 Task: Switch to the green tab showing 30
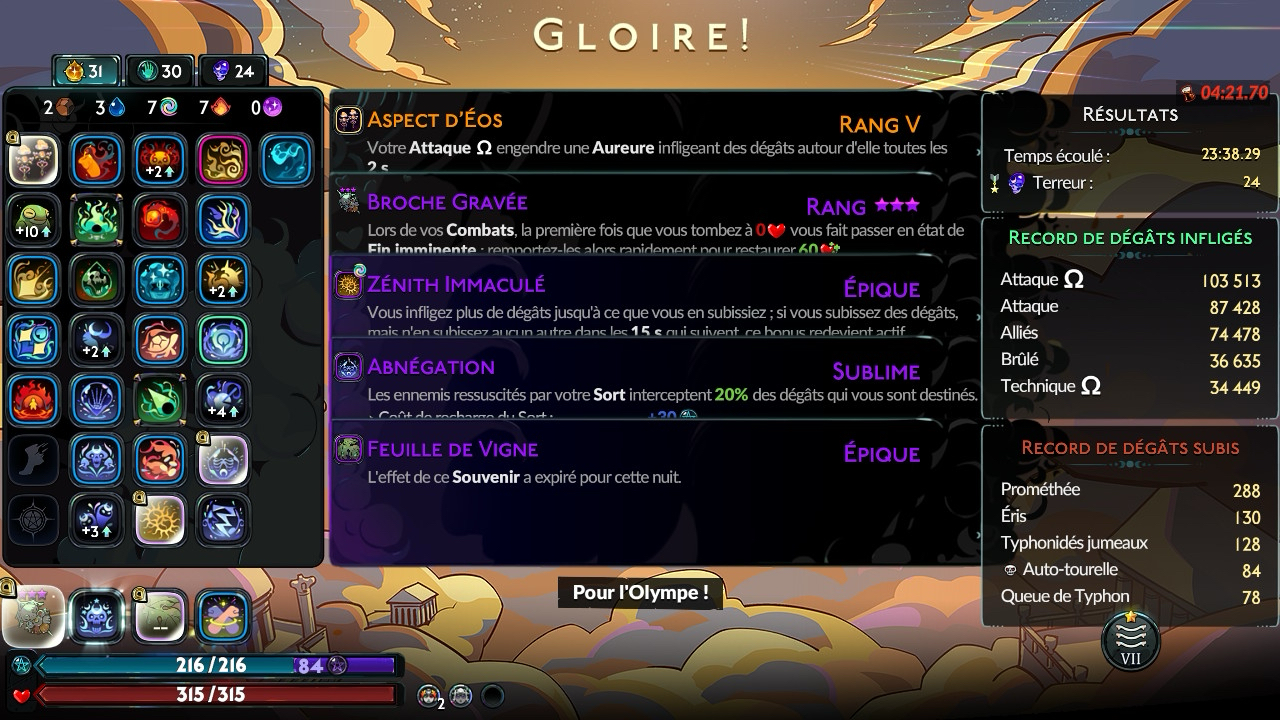pos(160,71)
